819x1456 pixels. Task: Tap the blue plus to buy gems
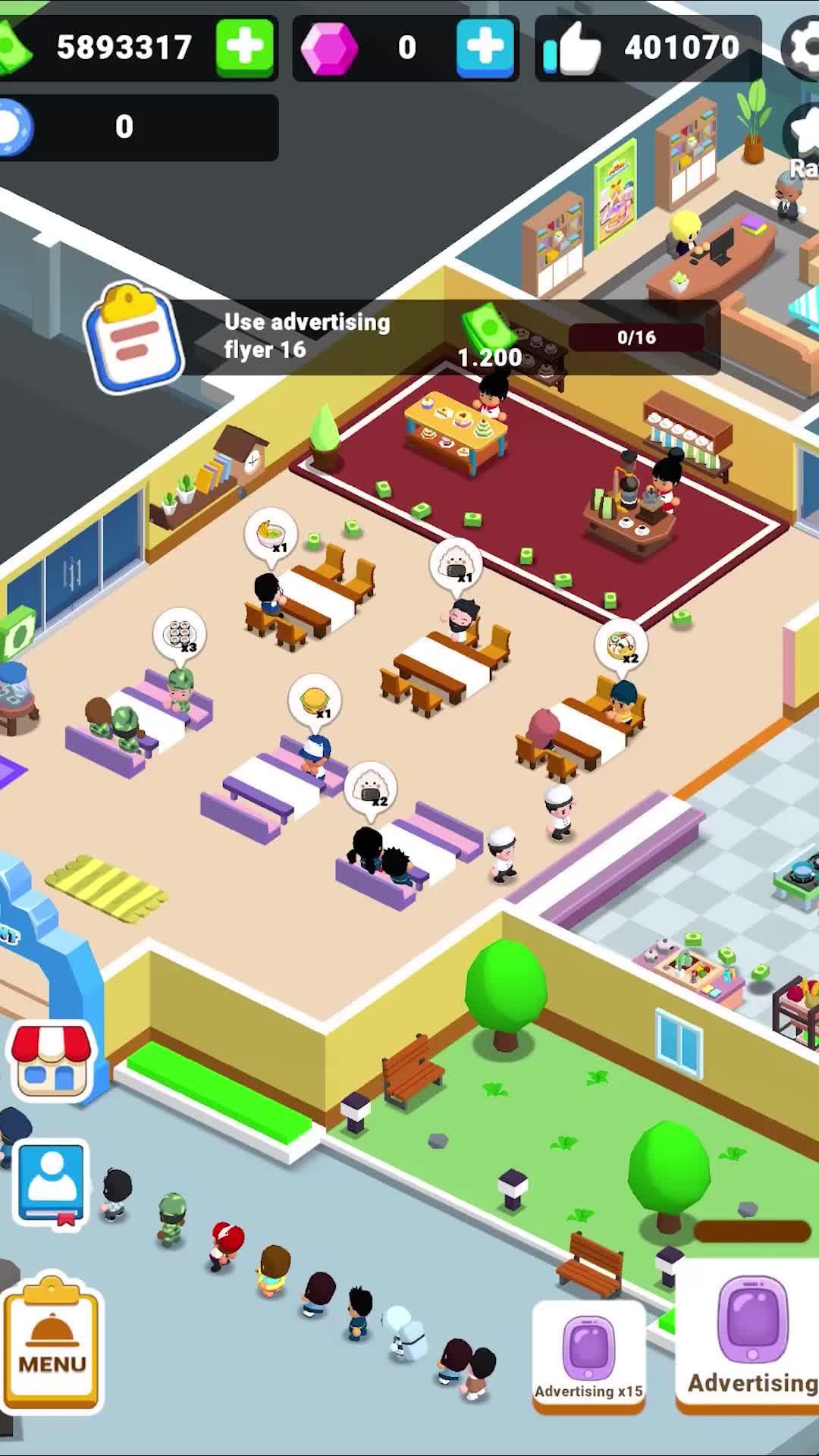click(x=485, y=47)
